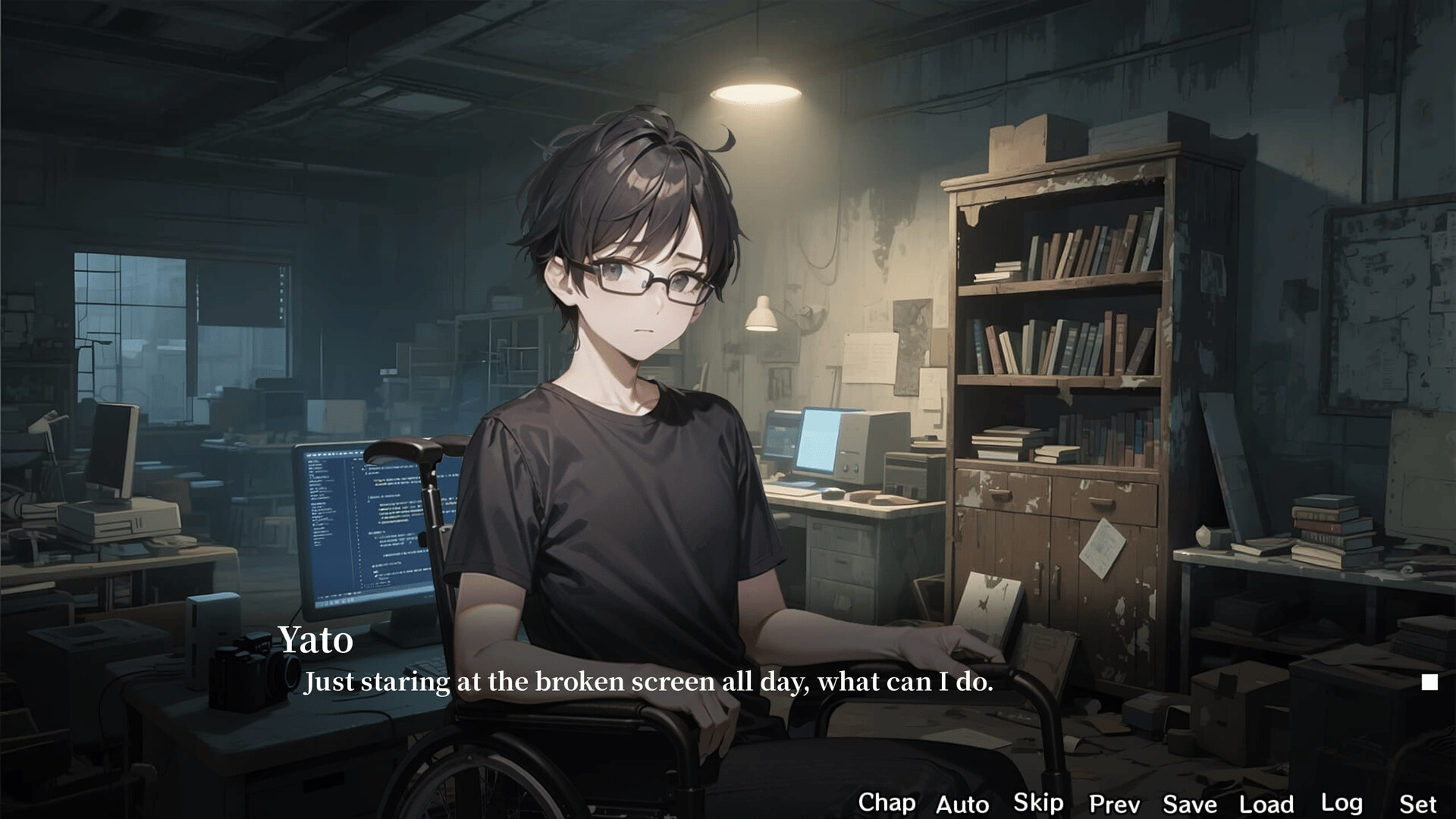
Task: Activate the Skip text button
Action: [1038, 802]
